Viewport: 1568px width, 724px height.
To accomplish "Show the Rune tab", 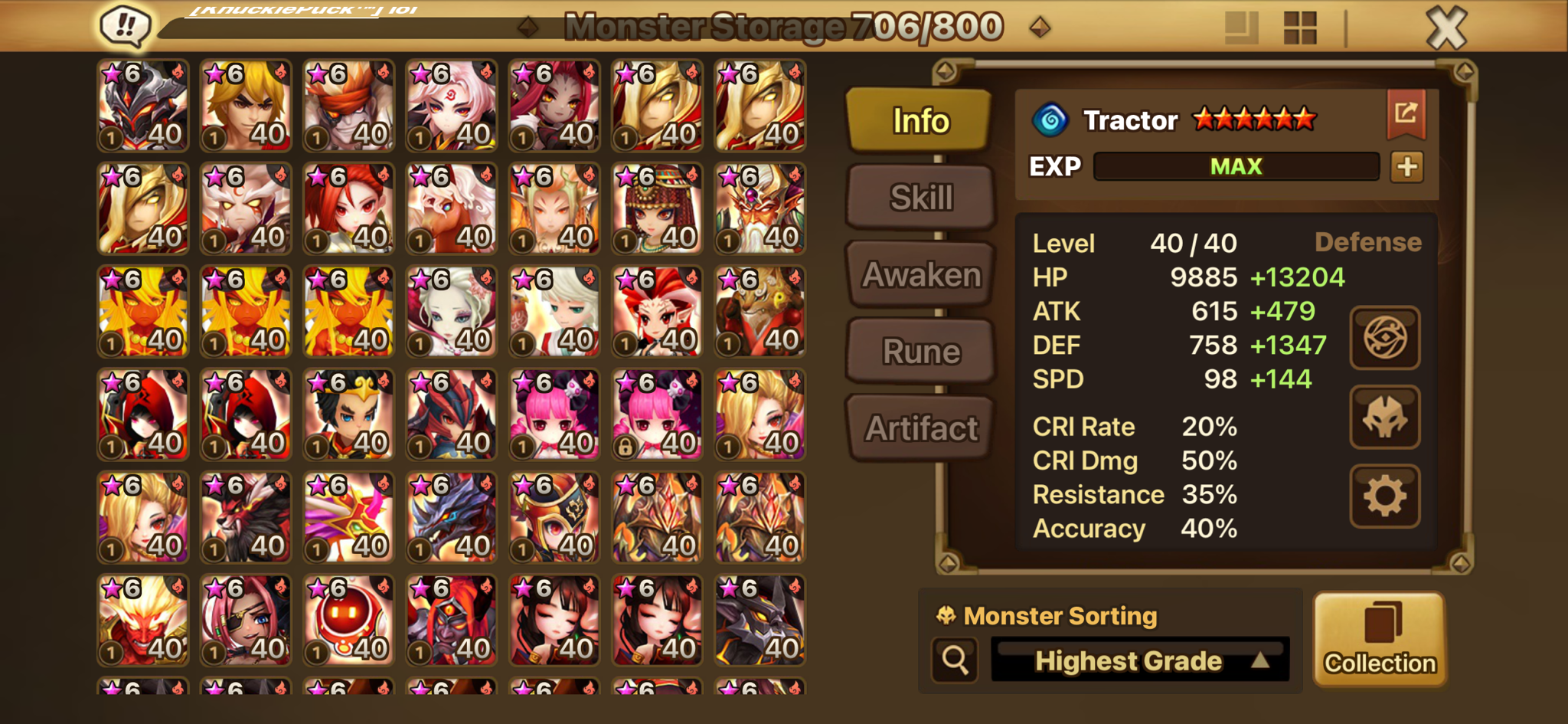I will point(920,352).
